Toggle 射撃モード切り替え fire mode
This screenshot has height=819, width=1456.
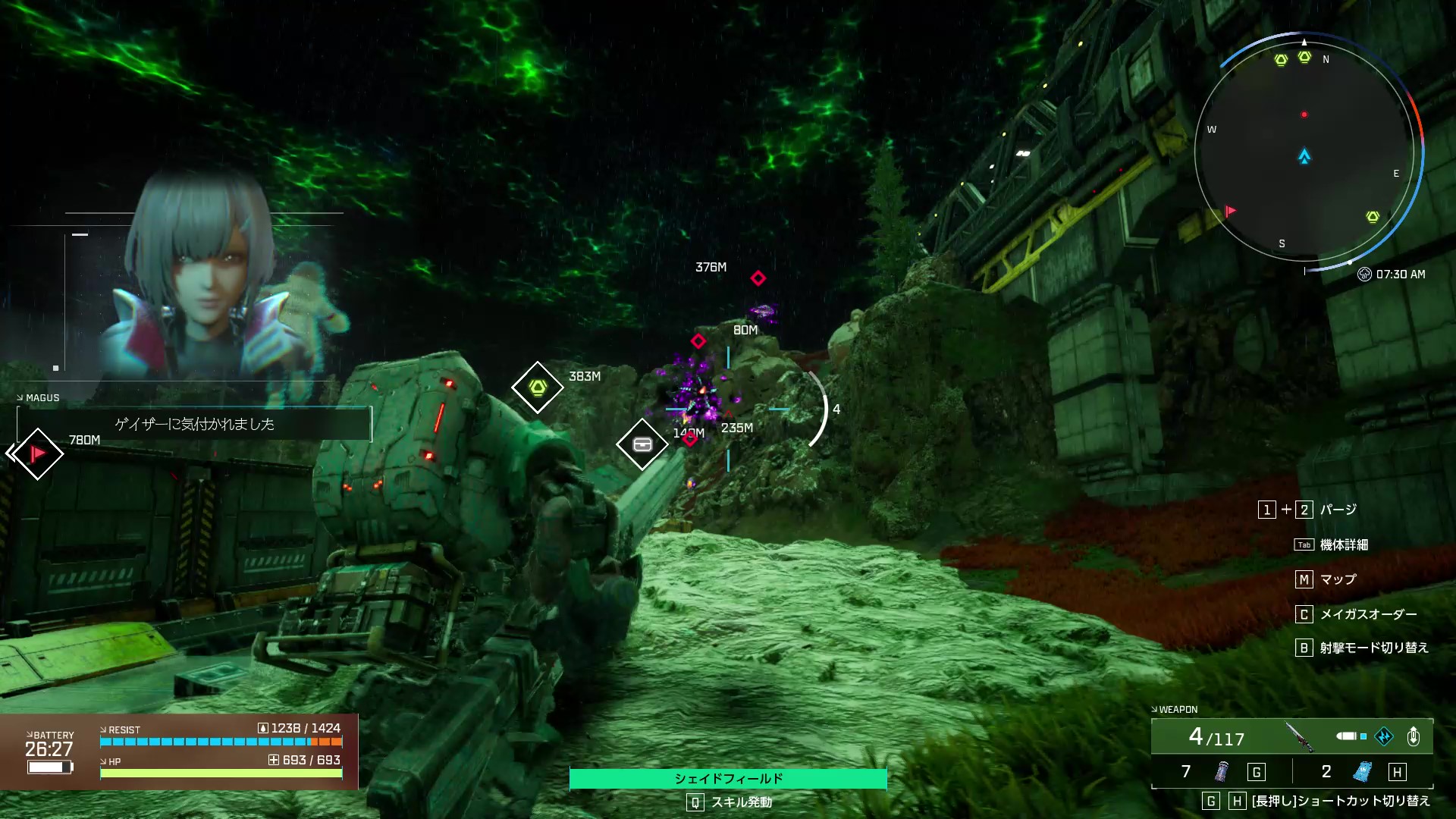[x=1373, y=648]
